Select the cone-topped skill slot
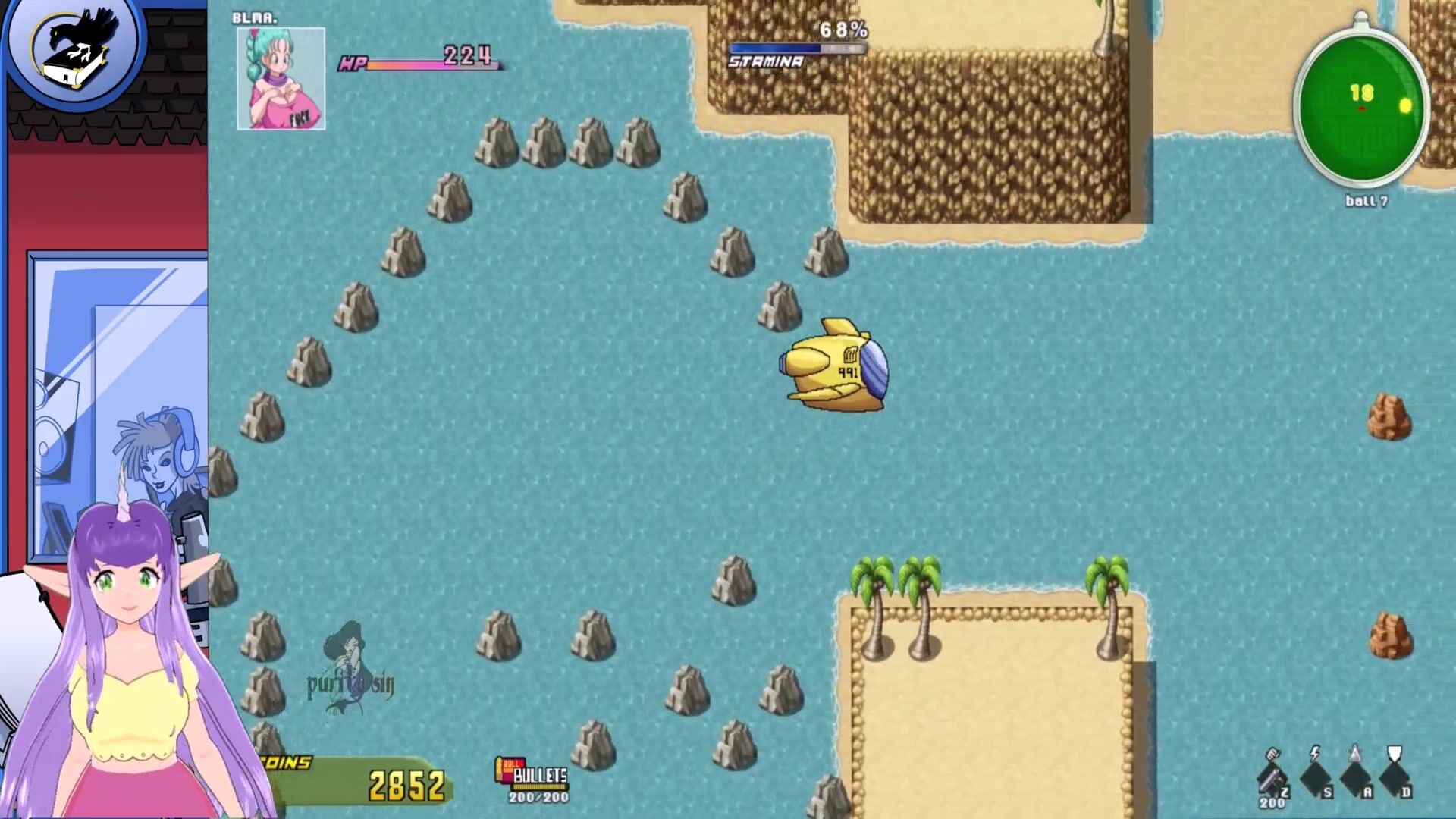The image size is (1456, 819). tap(1354, 773)
